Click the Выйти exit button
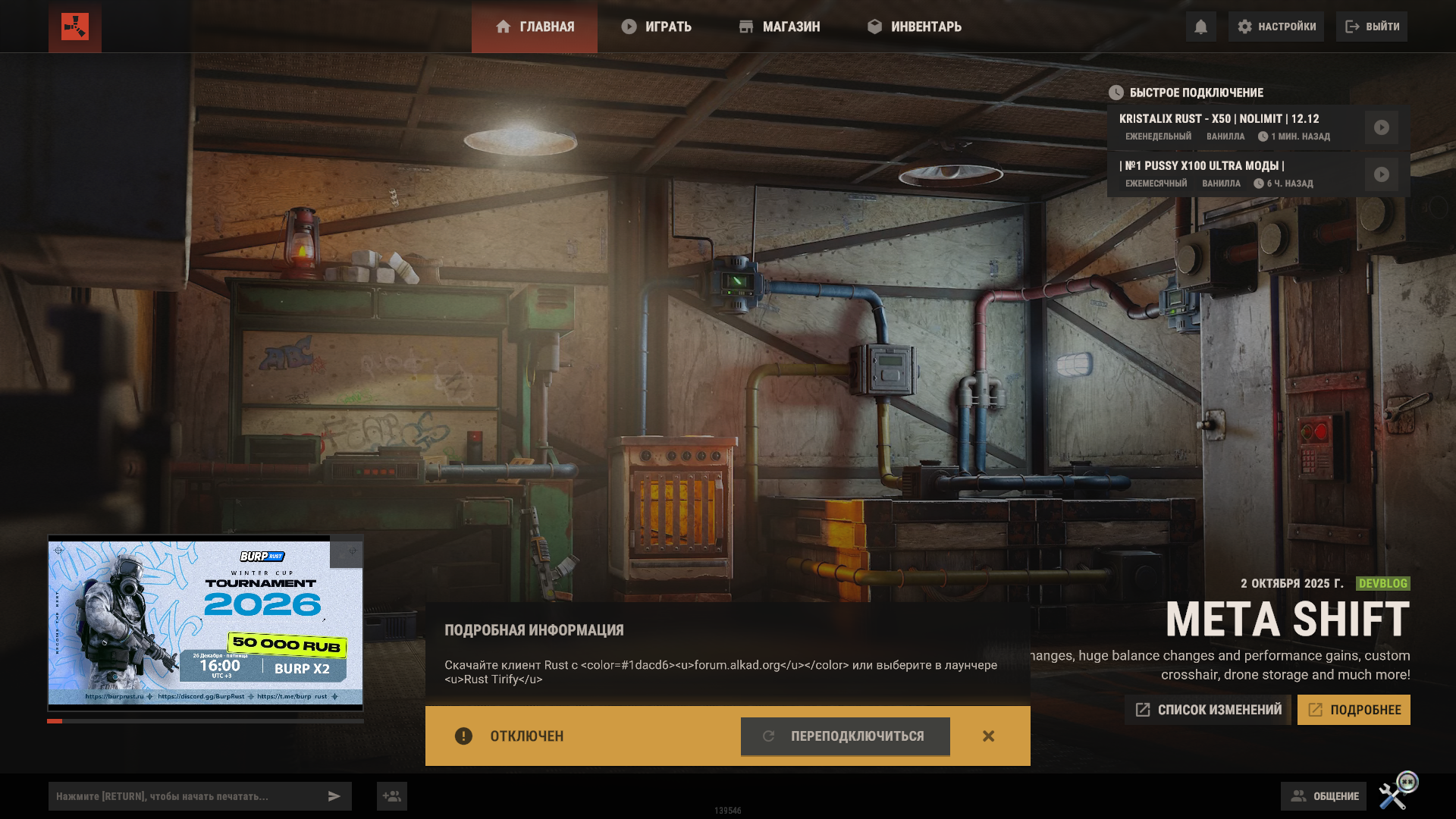1456x819 pixels. click(1372, 27)
